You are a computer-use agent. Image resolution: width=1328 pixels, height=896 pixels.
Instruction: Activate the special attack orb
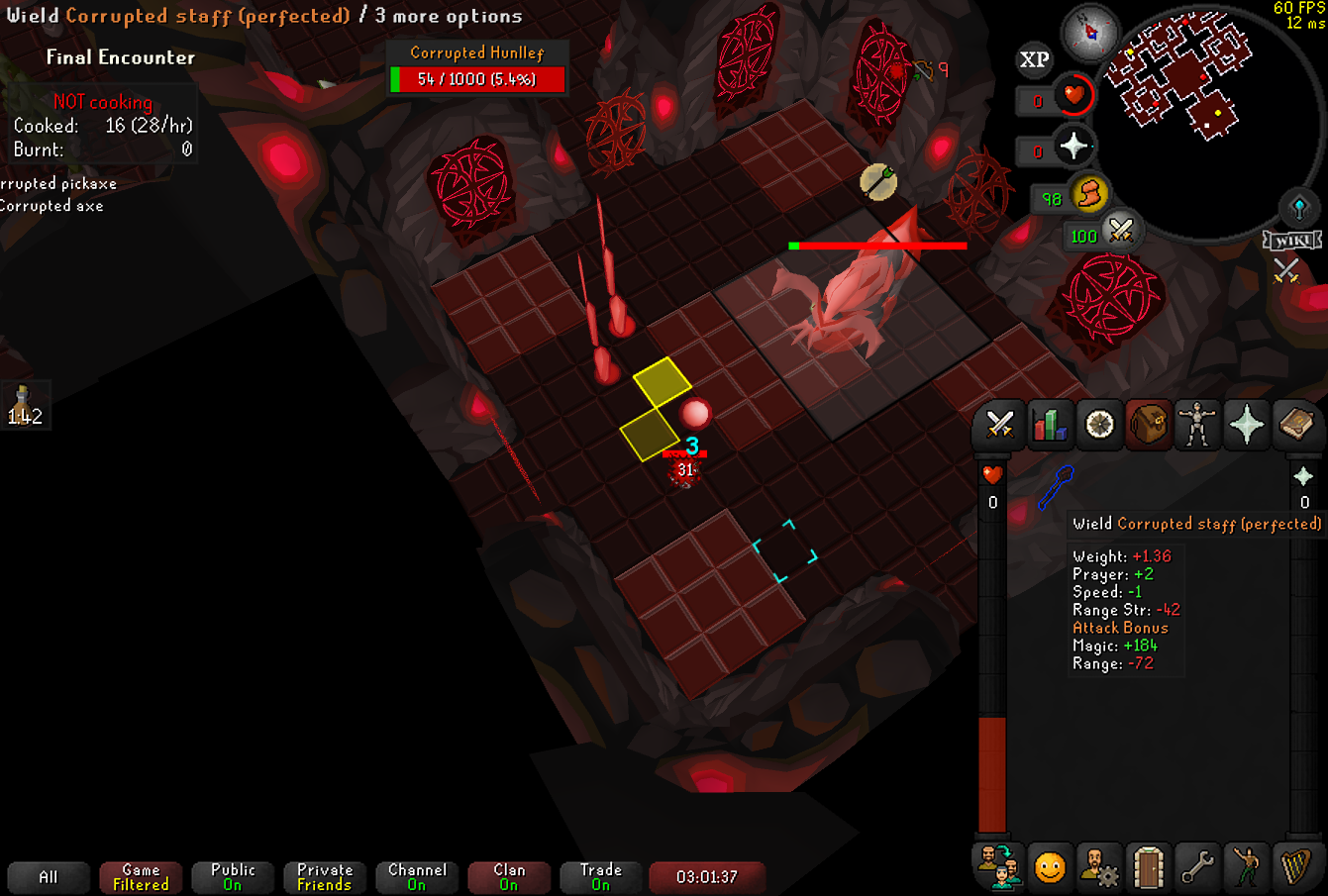coord(1120,232)
